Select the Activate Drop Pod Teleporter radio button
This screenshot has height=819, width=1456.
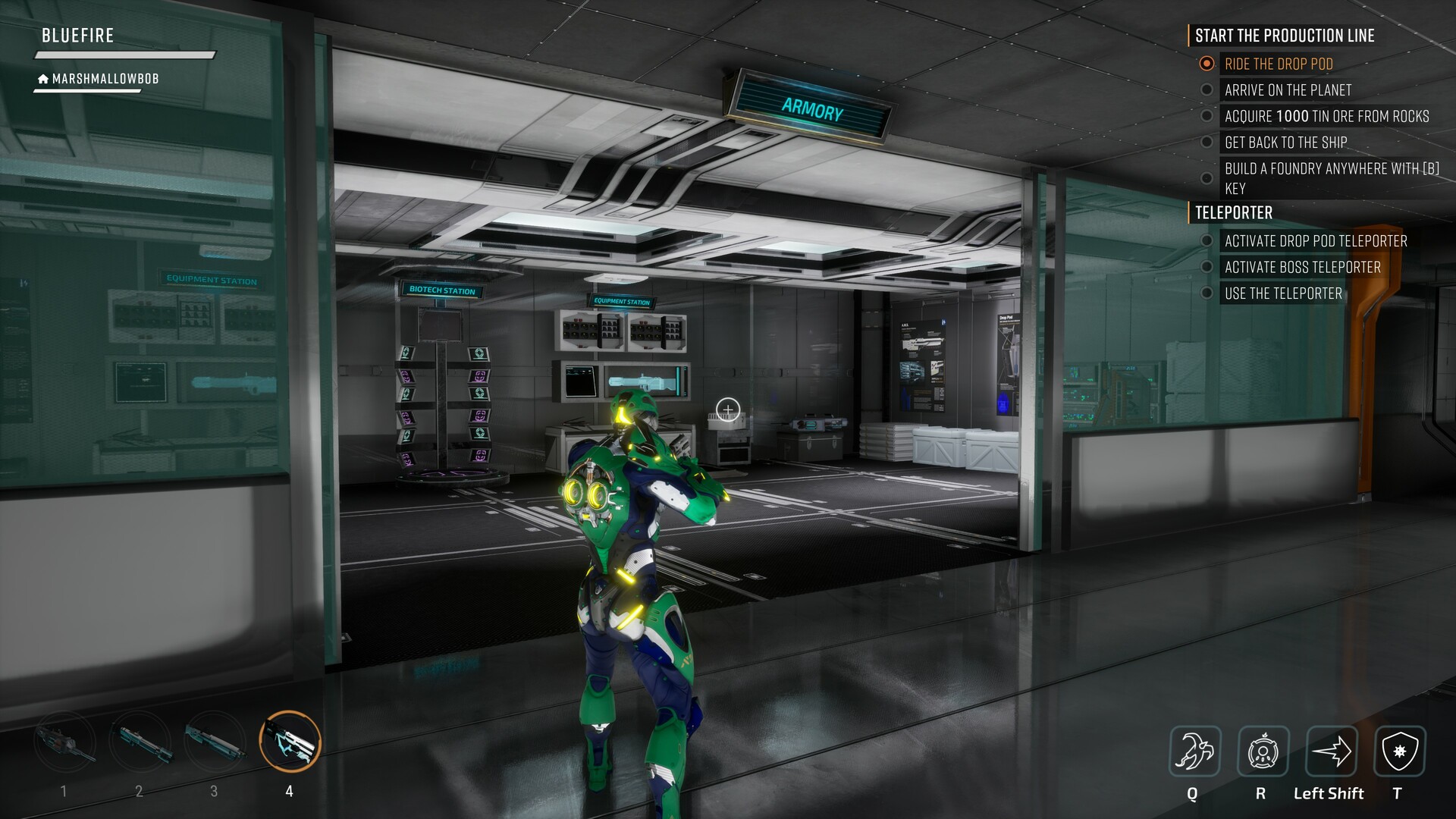click(x=1208, y=241)
